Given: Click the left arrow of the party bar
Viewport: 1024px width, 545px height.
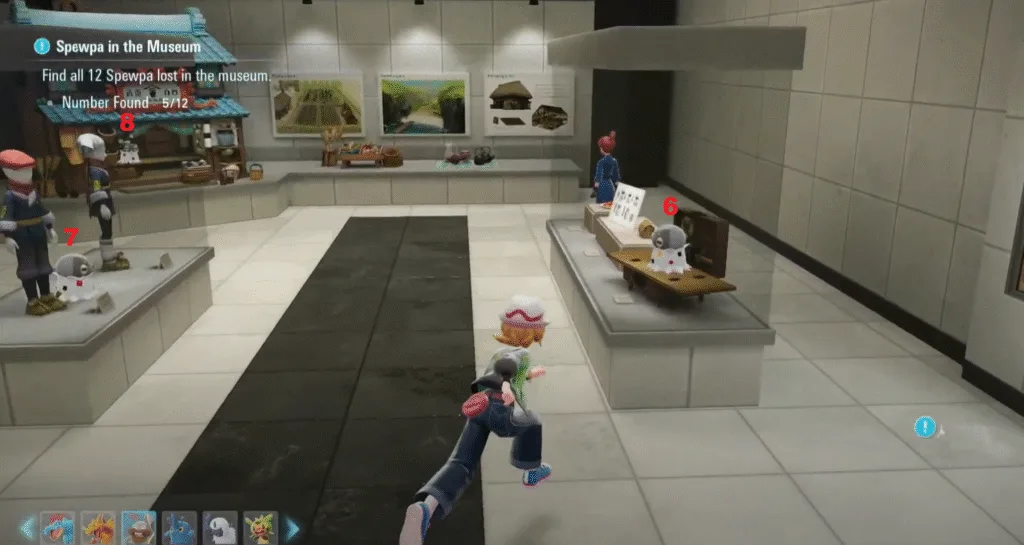Looking at the screenshot, I should [x=27, y=526].
